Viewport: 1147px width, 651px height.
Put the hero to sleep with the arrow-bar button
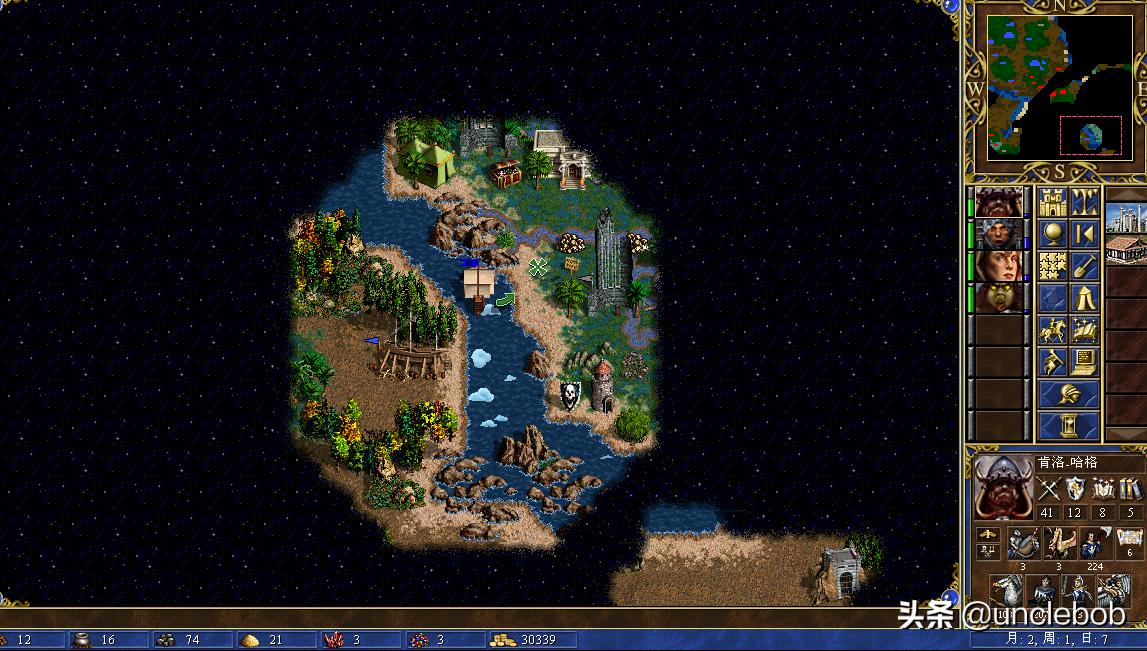pyautogui.click(x=1085, y=235)
